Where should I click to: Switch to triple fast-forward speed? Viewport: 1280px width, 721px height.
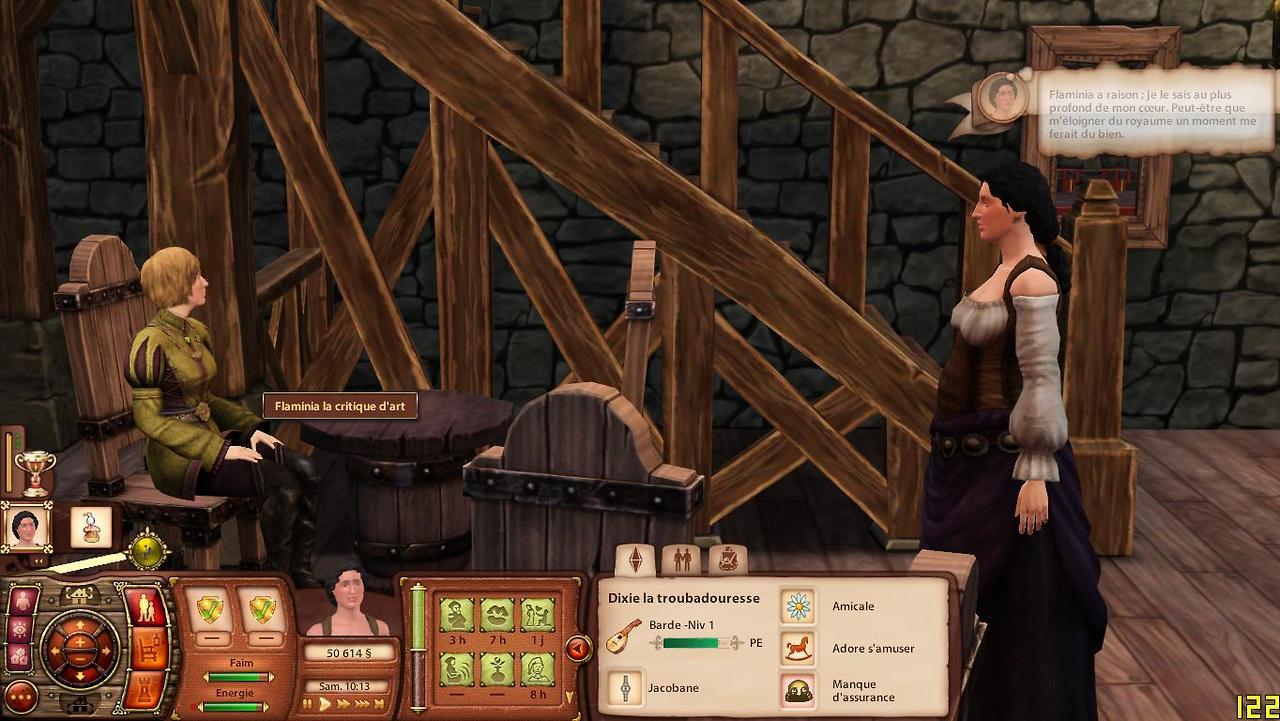pos(363,704)
